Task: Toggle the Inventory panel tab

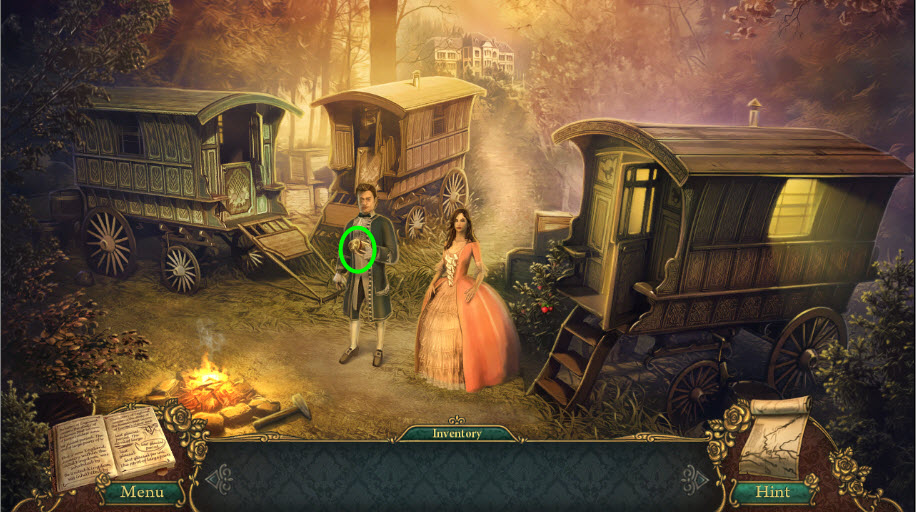Action: [x=457, y=434]
